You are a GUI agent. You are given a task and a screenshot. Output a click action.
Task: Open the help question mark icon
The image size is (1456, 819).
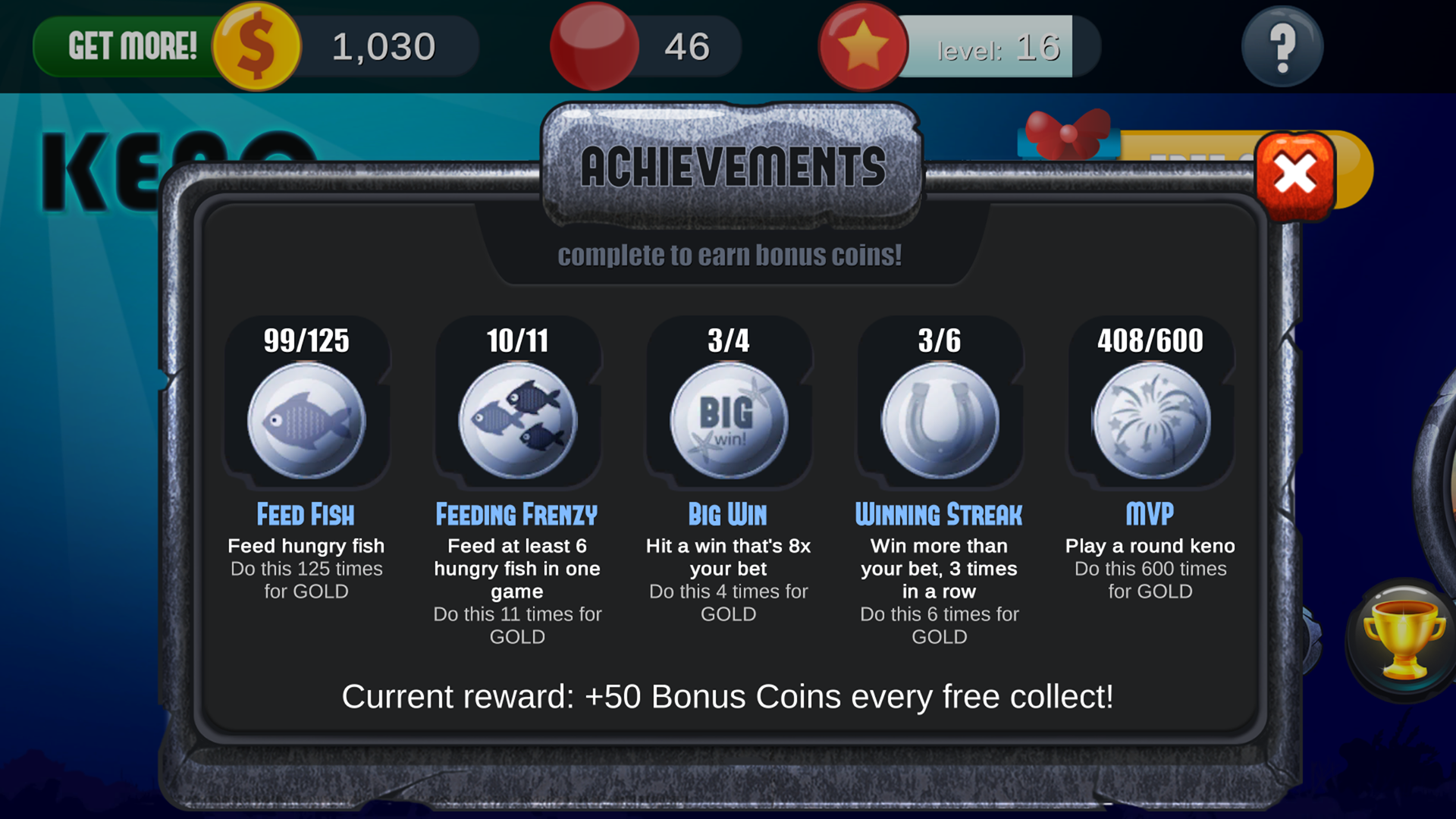point(1282,45)
